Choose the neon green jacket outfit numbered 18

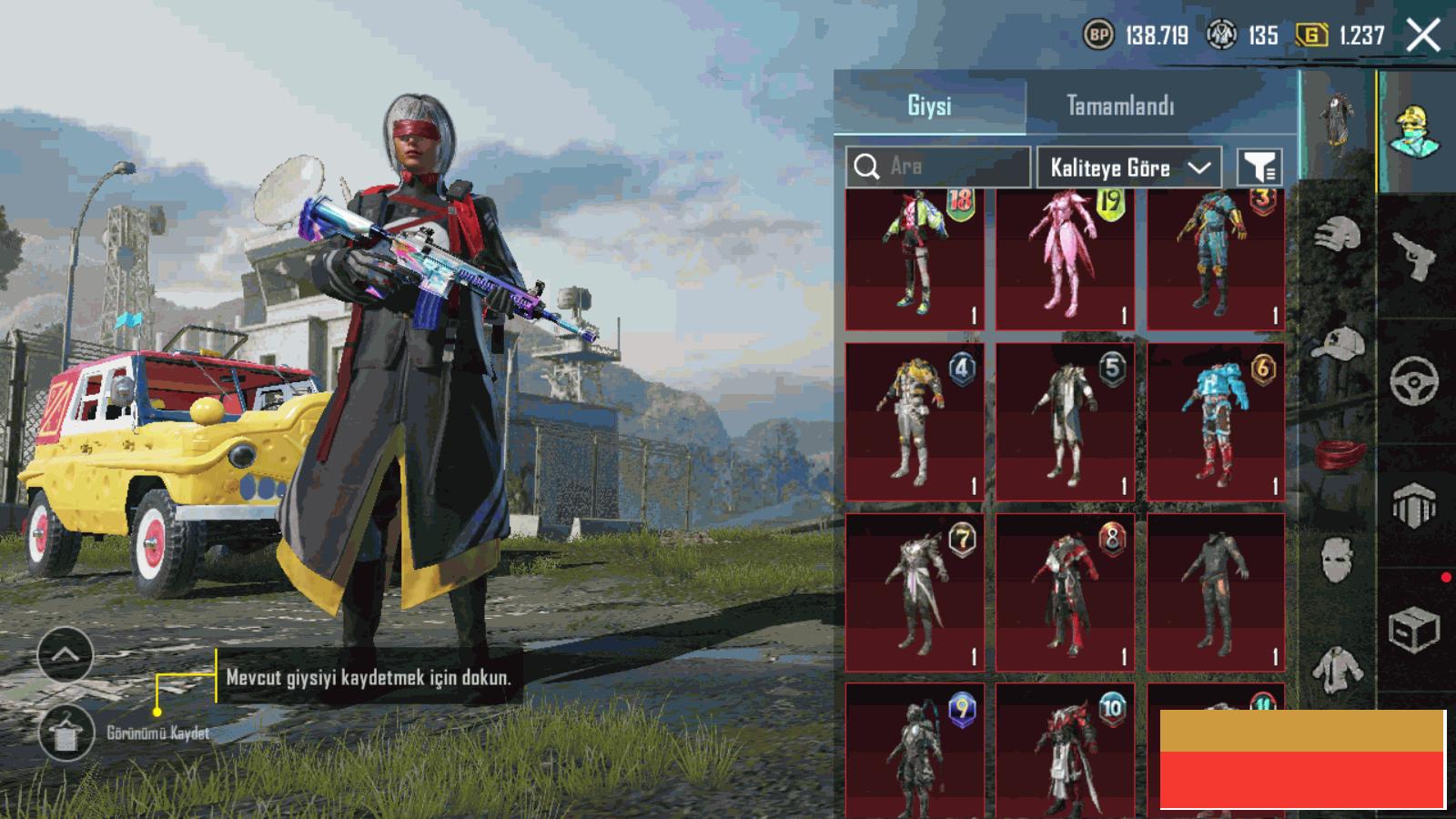[915, 258]
